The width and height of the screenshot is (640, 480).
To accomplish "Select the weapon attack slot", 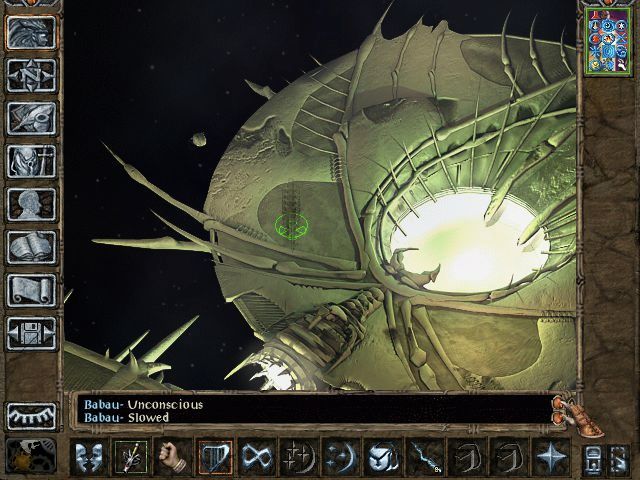I will pyautogui.click(x=130, y=457).
